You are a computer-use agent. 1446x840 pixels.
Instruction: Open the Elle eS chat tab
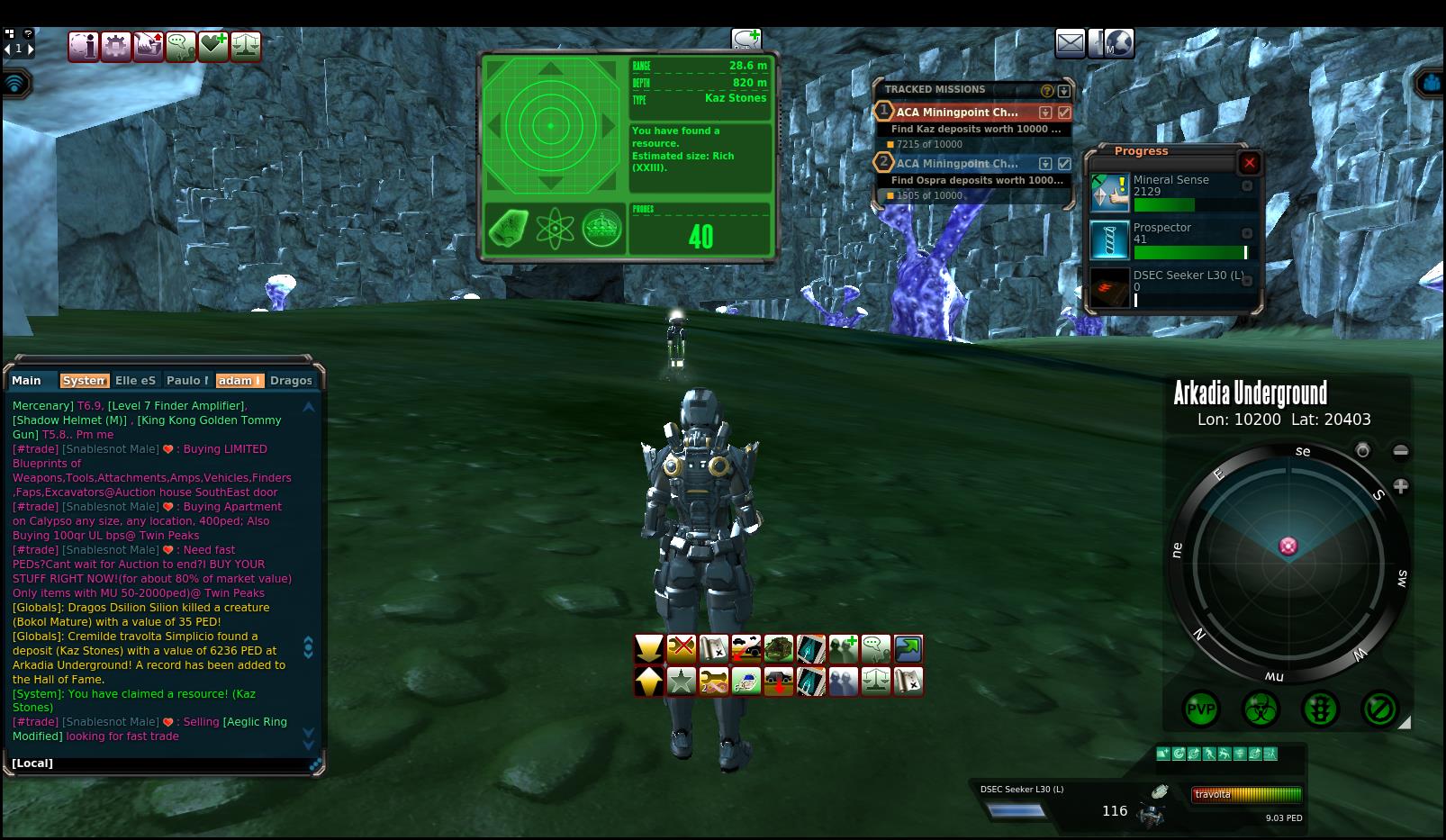click(135, 381)
